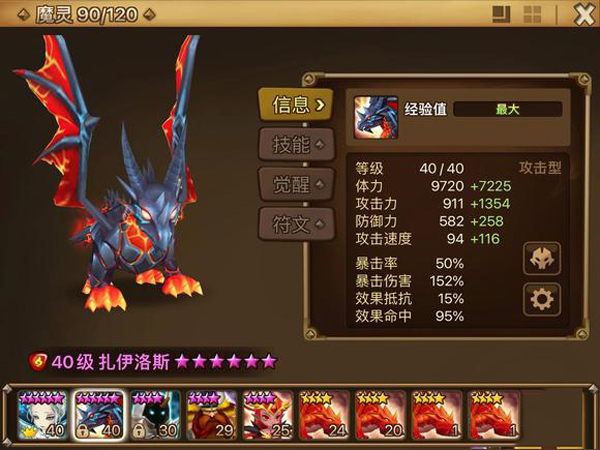
Task: Choose the white-haired level 40 monster
Action: coord(43,416)
